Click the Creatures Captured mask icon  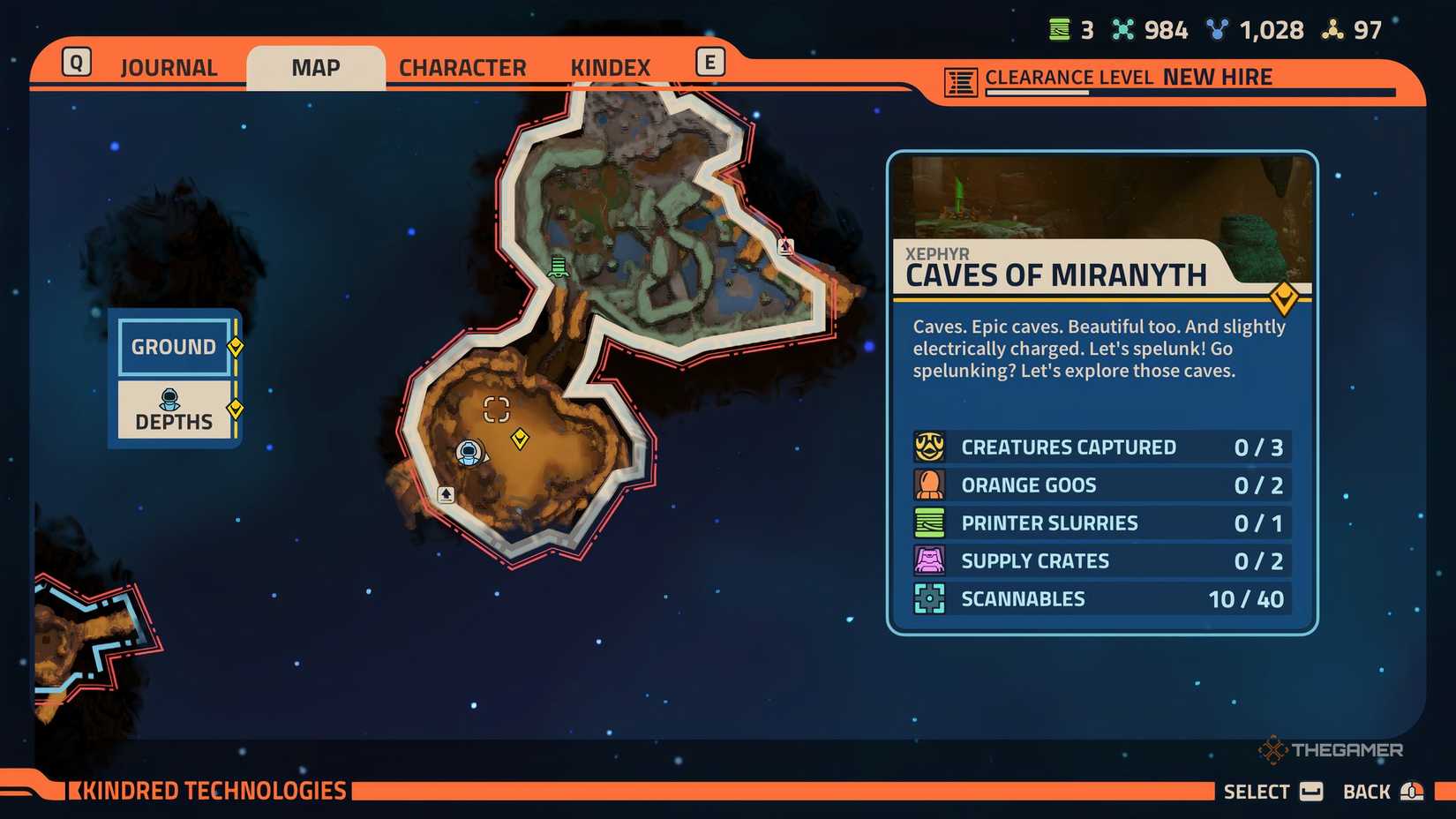927,447
